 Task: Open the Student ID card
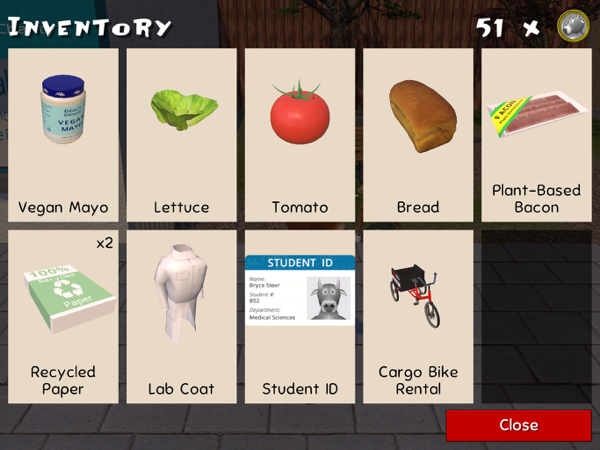click(300, 316)
